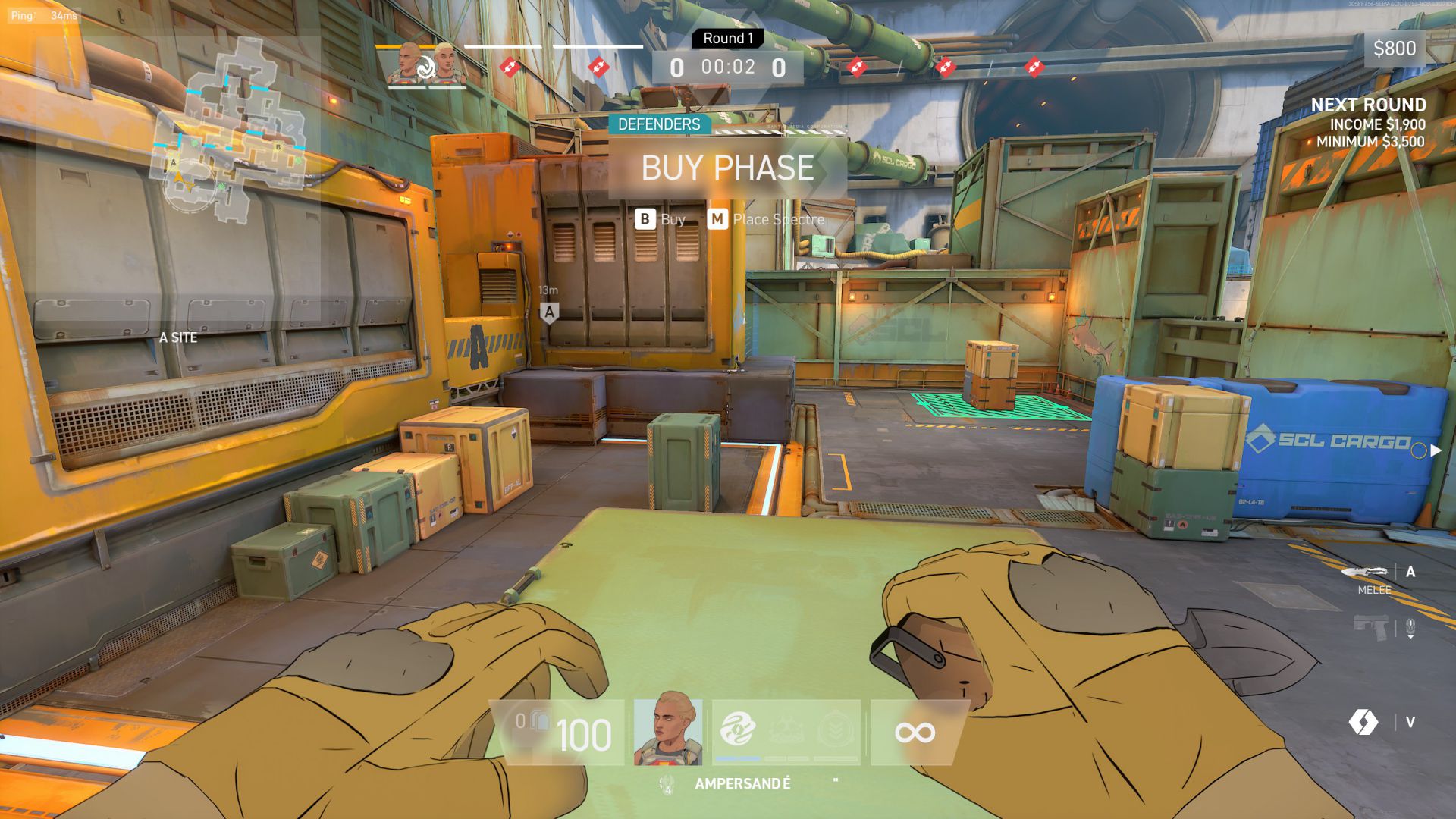Activate the diamond-shaped ability icon
The width and height of the screenshot is (1456, 819).
coord(1363,722)
